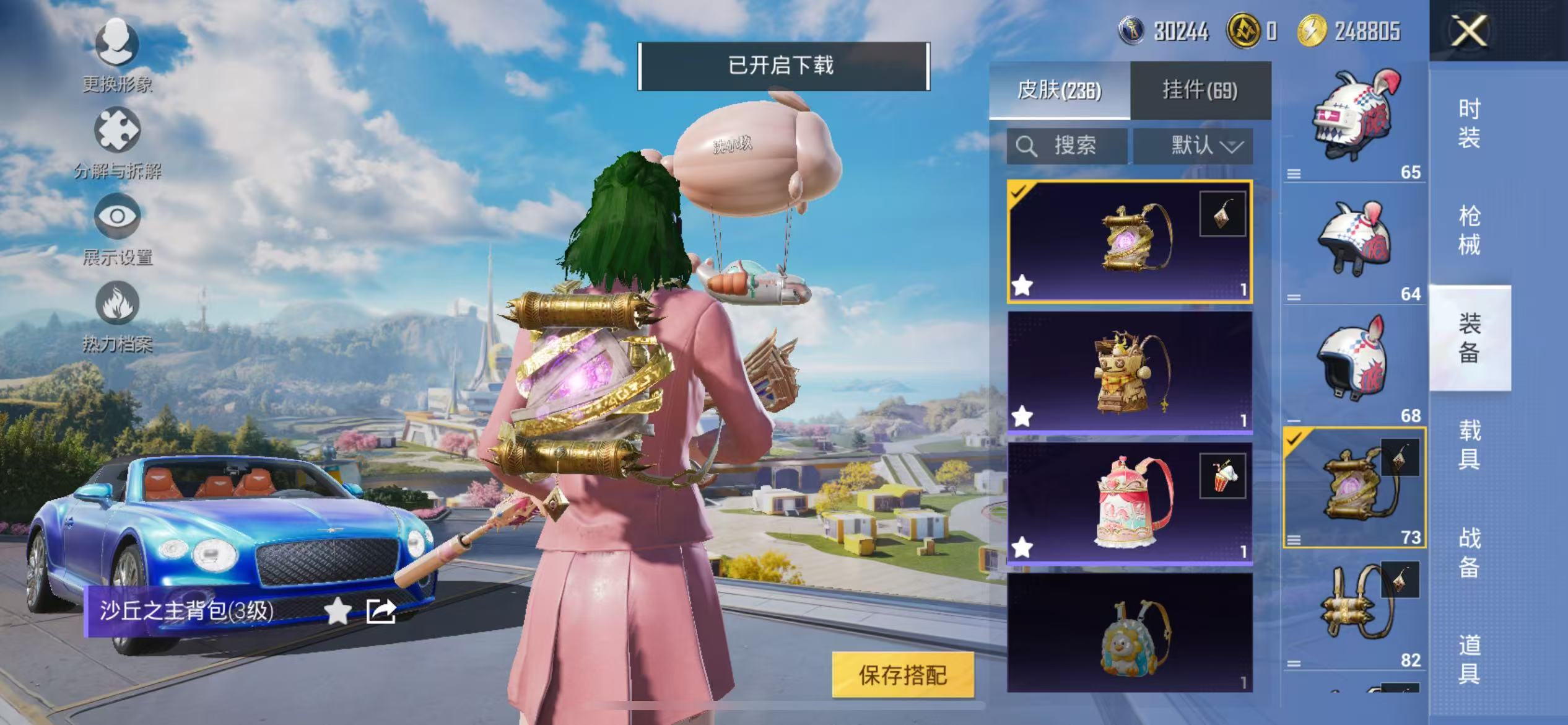Favorite the 沙丘之主背包 with the star
This screenshot has width=1568, height=725.
point(338,612)
